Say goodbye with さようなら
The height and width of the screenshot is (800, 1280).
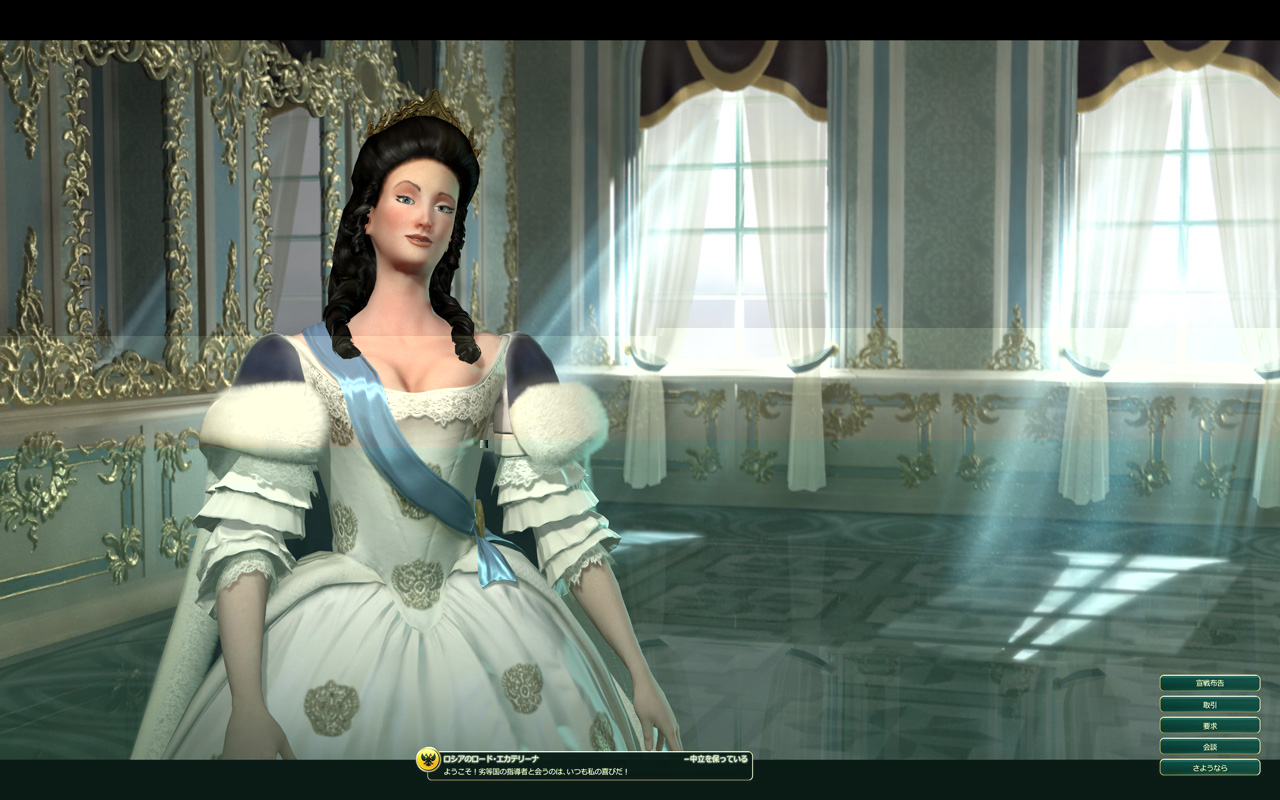coord(1209,767)
